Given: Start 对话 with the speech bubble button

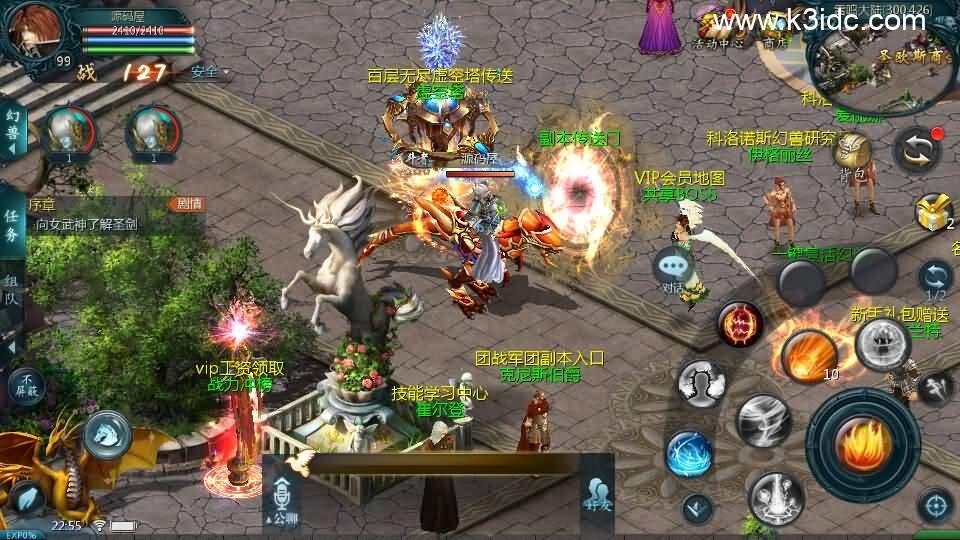Looking at the screenshot, I should 674,270.
